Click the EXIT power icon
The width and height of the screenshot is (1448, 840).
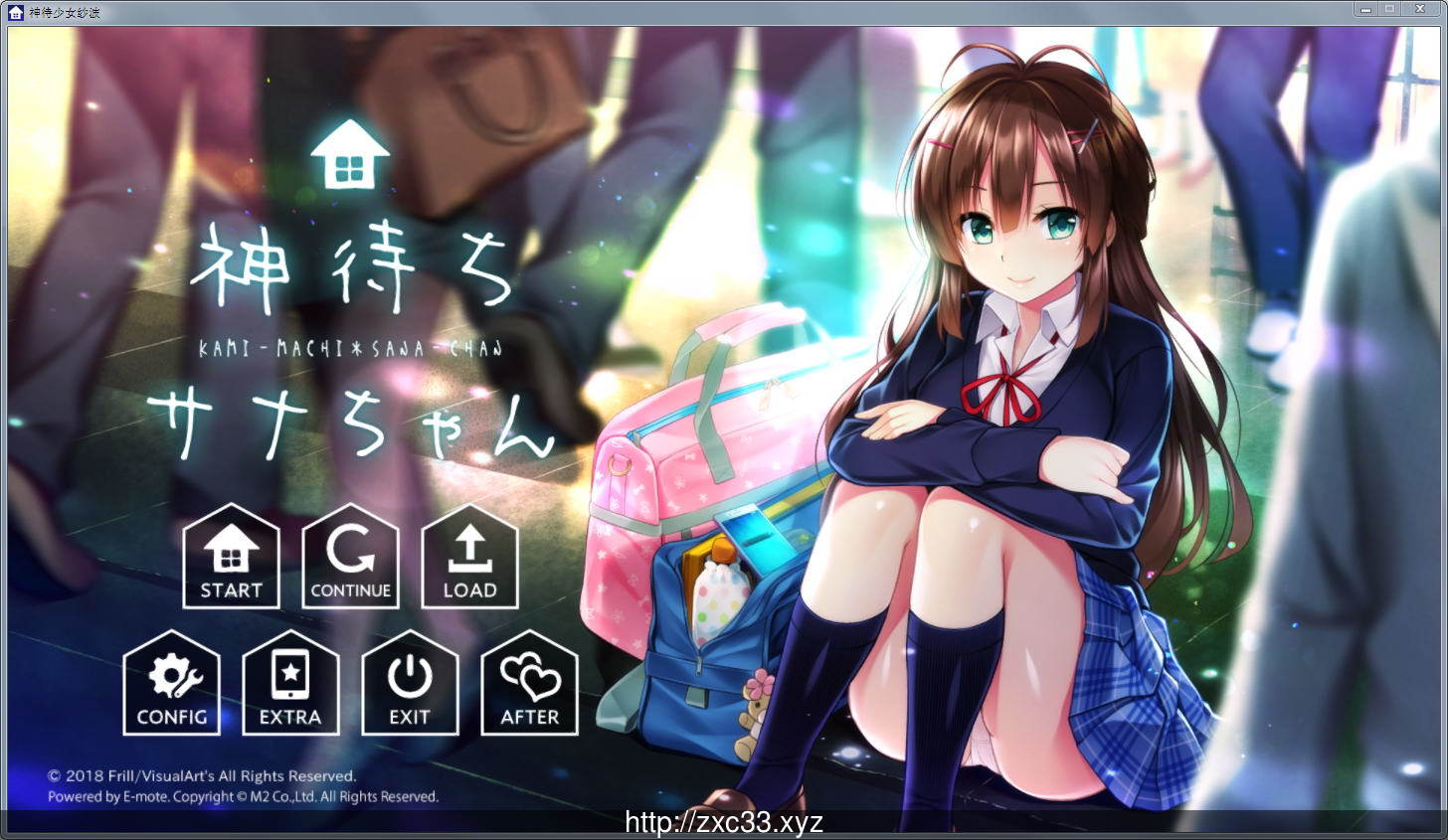pos(410,676)
